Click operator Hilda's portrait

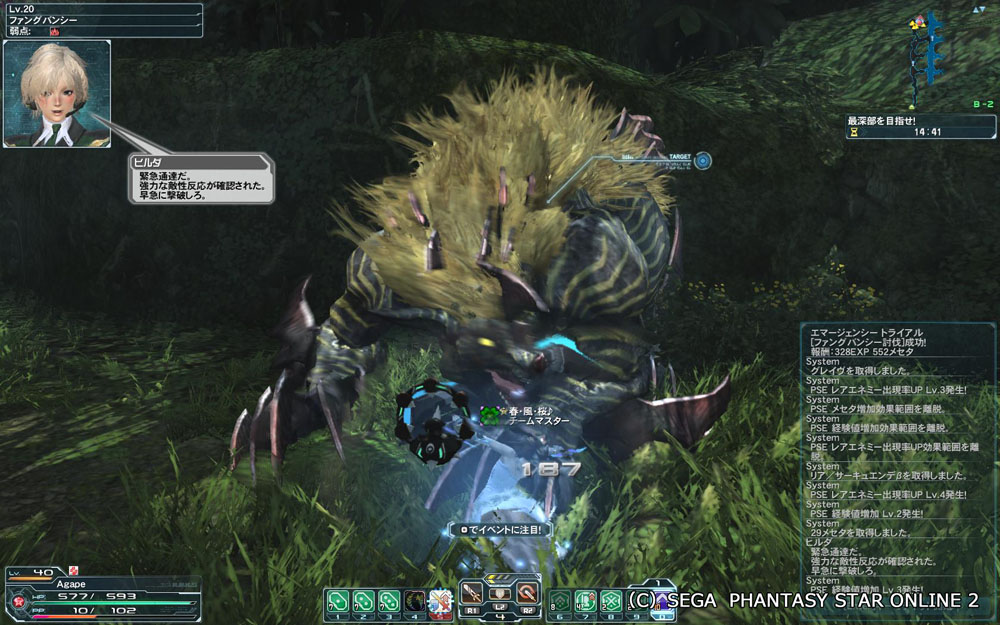point(56,93)
